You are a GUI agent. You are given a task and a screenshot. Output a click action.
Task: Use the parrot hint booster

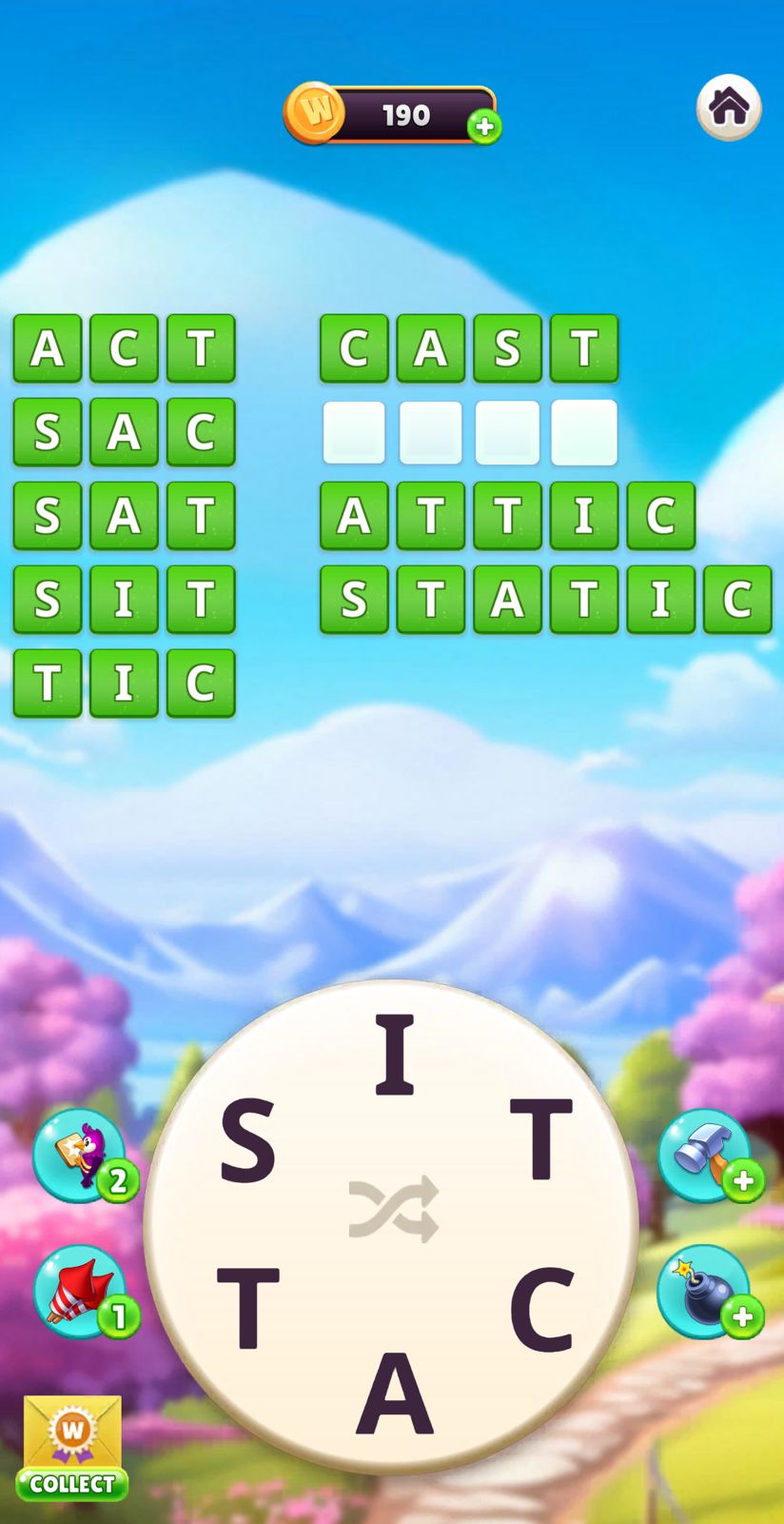[x=80, y=1155]
